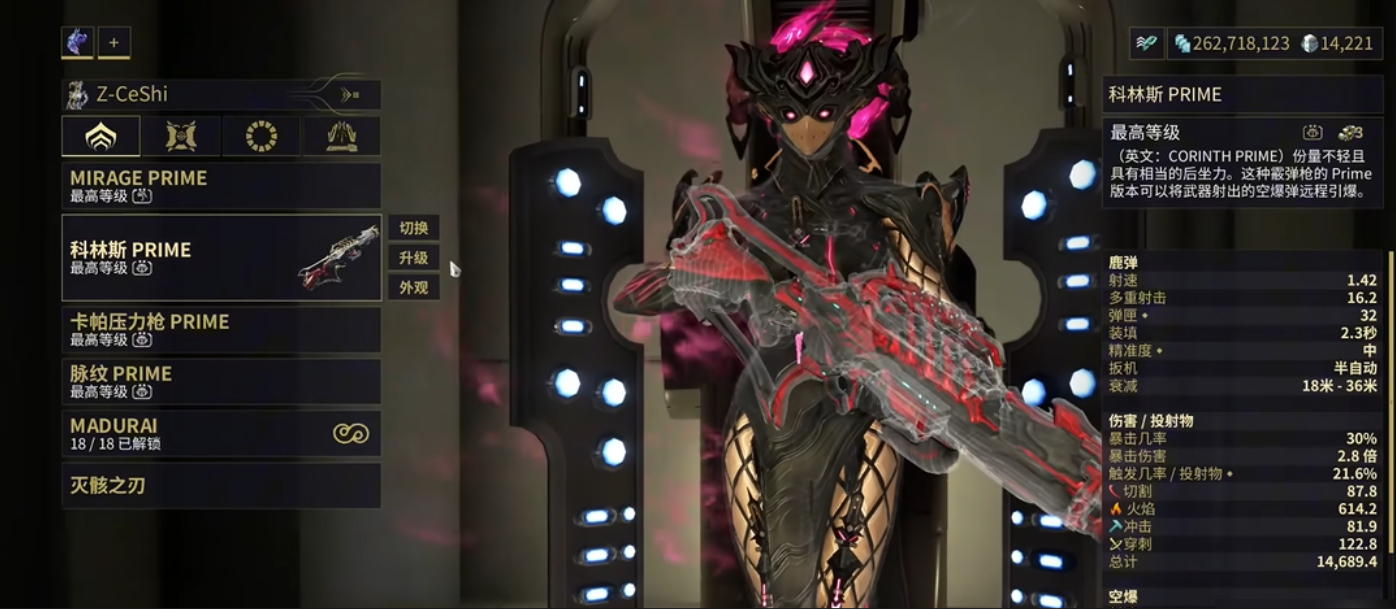Select the 灭骸之刃 weapon row
1396x609 pixels.
pos(220,486)
